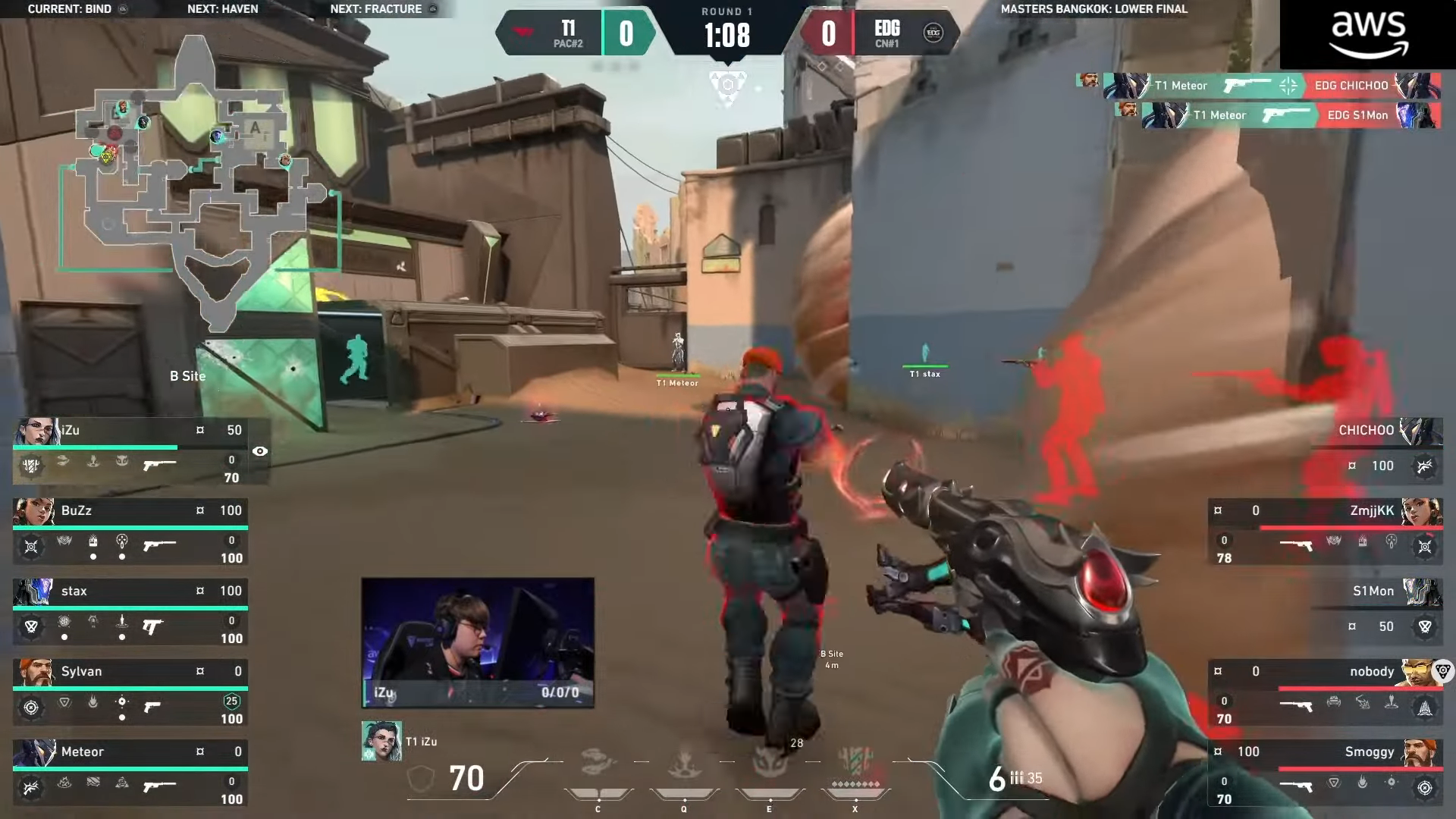Viewport: 1456px width, 819px height.
Task: Open iZu's player camera feed
Action: click(x=478, y=642)
